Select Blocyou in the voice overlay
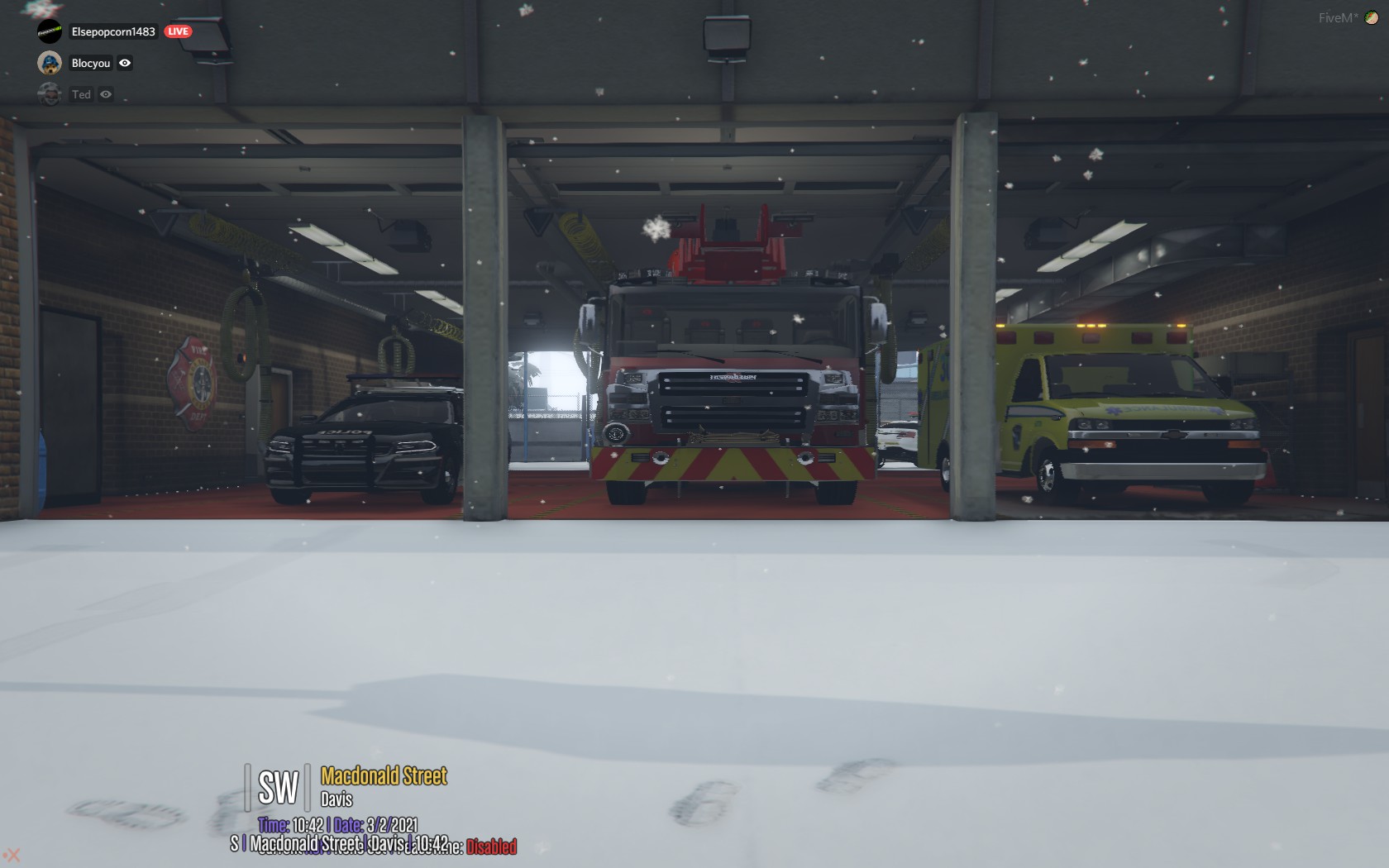The image size is (1389, 868). coord(90,63)
